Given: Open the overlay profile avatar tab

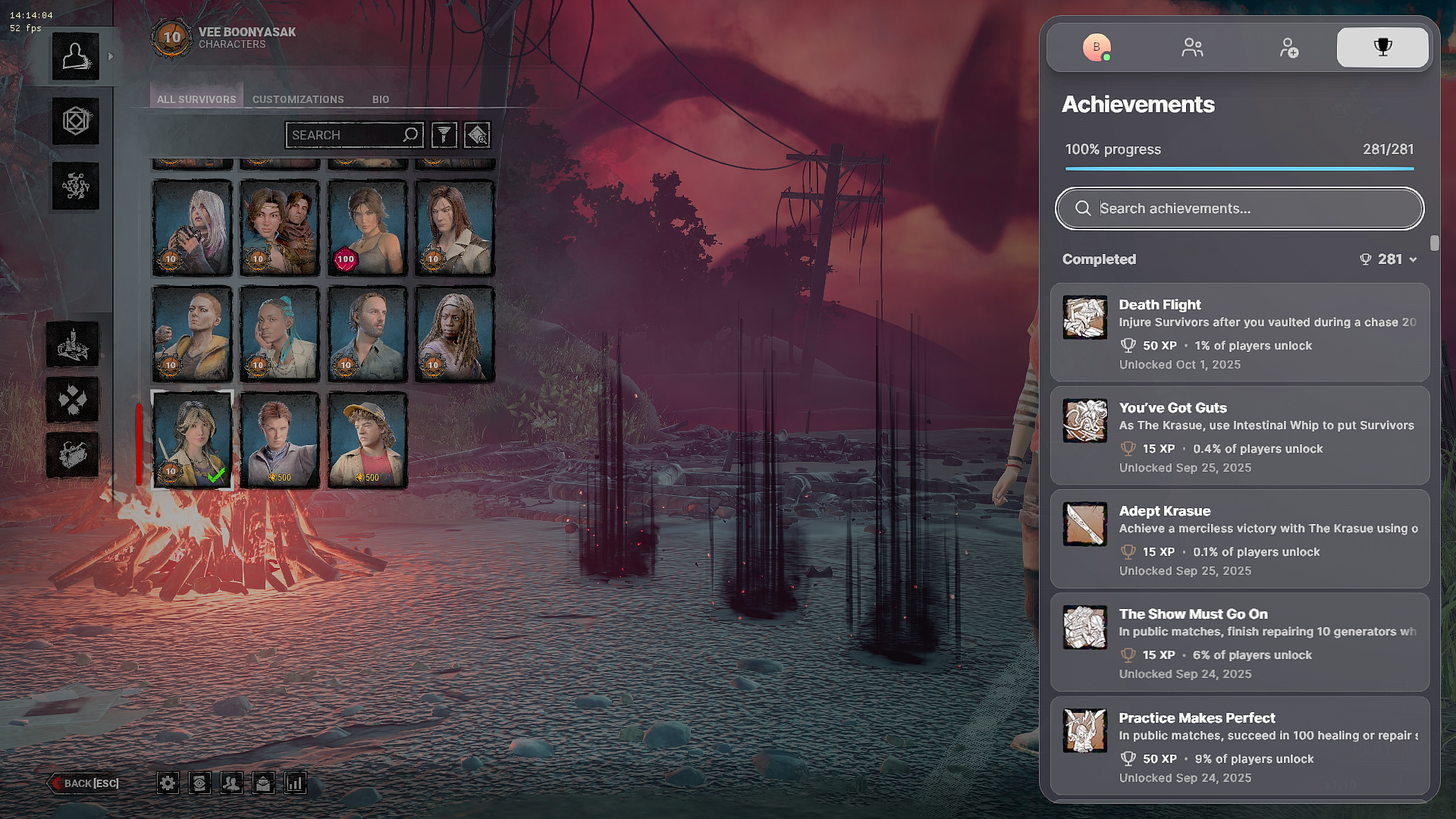Looking at the screenshot, I should point(1097,48).
